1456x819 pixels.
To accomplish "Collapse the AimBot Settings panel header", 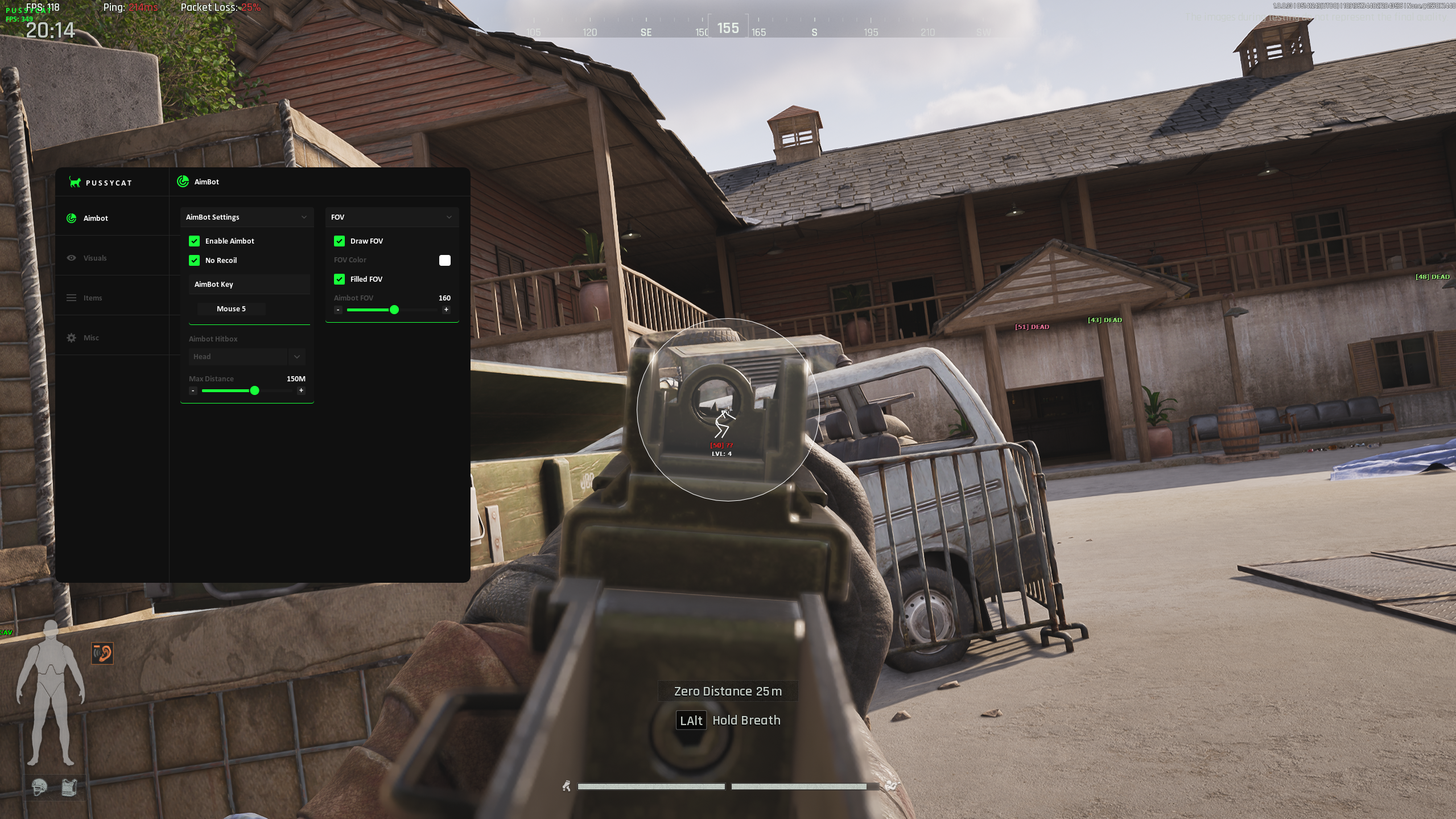I will point(247,217).
